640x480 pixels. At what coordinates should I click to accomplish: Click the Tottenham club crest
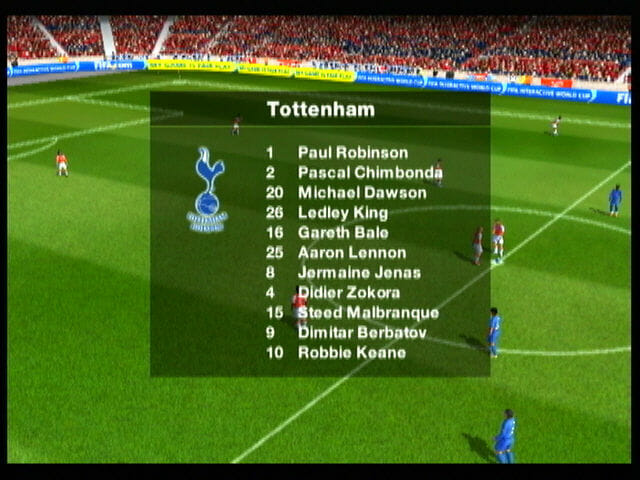[208, 189]
